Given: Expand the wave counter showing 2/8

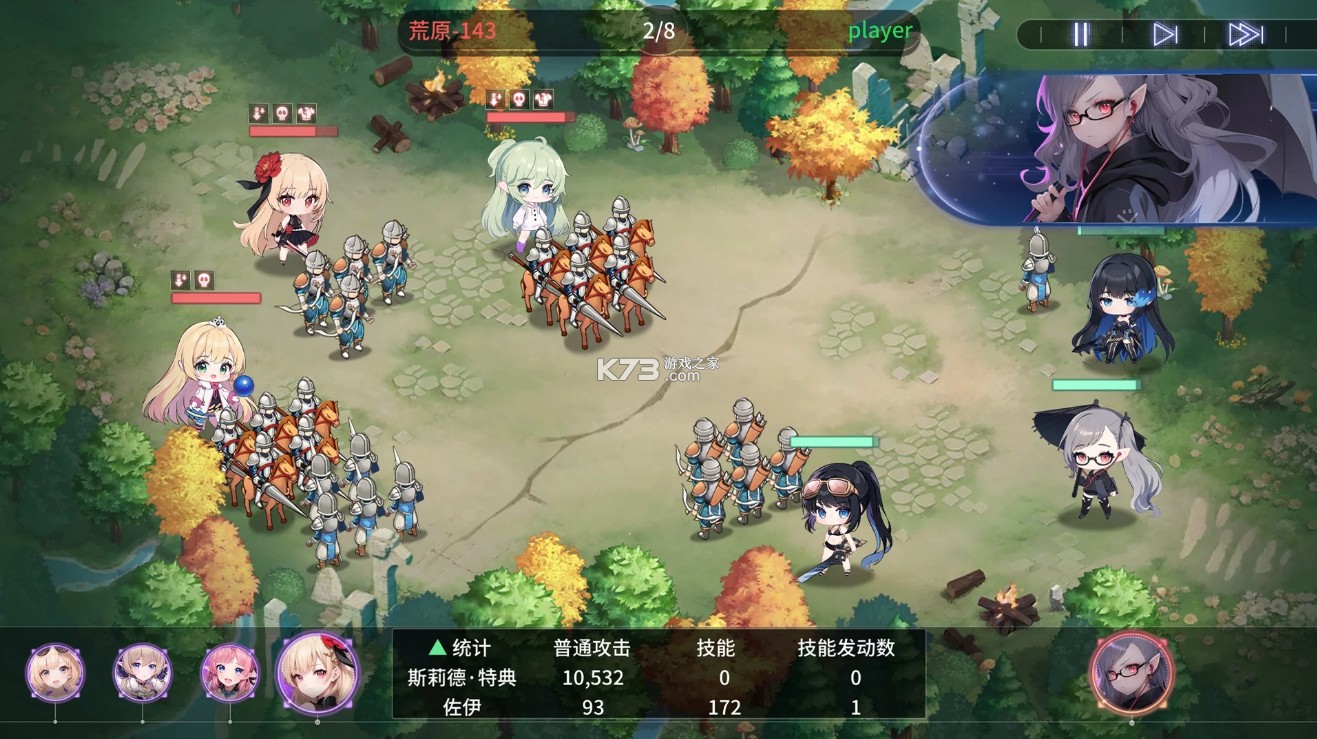Looking at the screenshot, I should (659, 30).
